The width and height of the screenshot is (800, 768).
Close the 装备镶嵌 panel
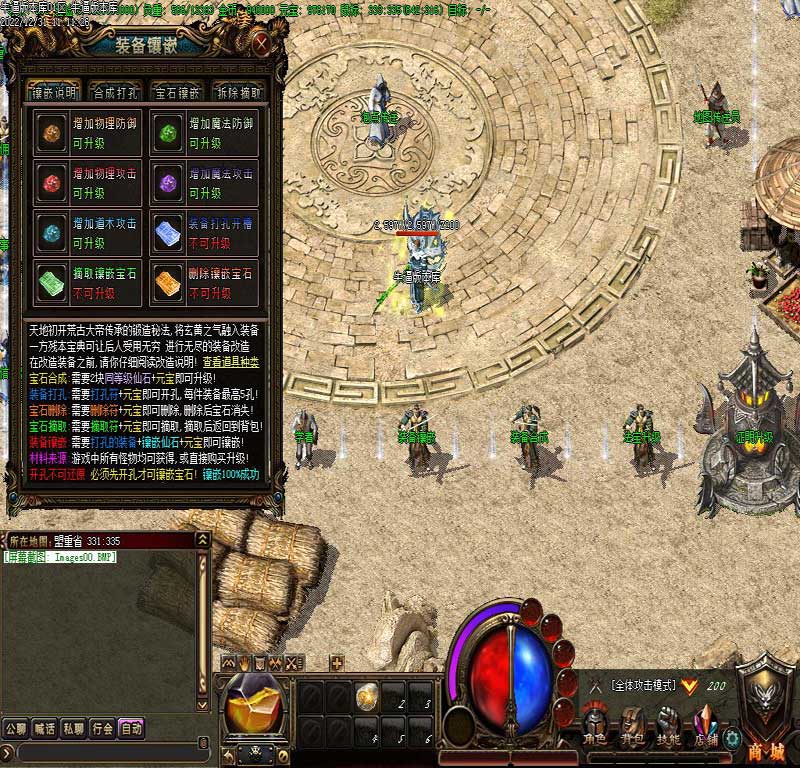[x=261, y=44]
